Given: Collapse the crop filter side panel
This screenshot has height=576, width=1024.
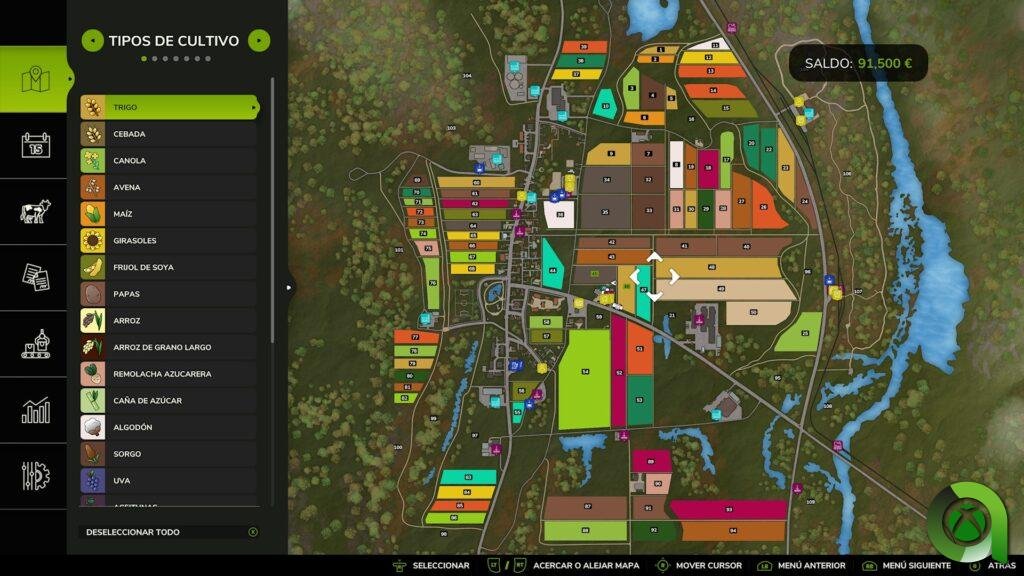Looking at the screenshot, I should [x=290, y=288].
